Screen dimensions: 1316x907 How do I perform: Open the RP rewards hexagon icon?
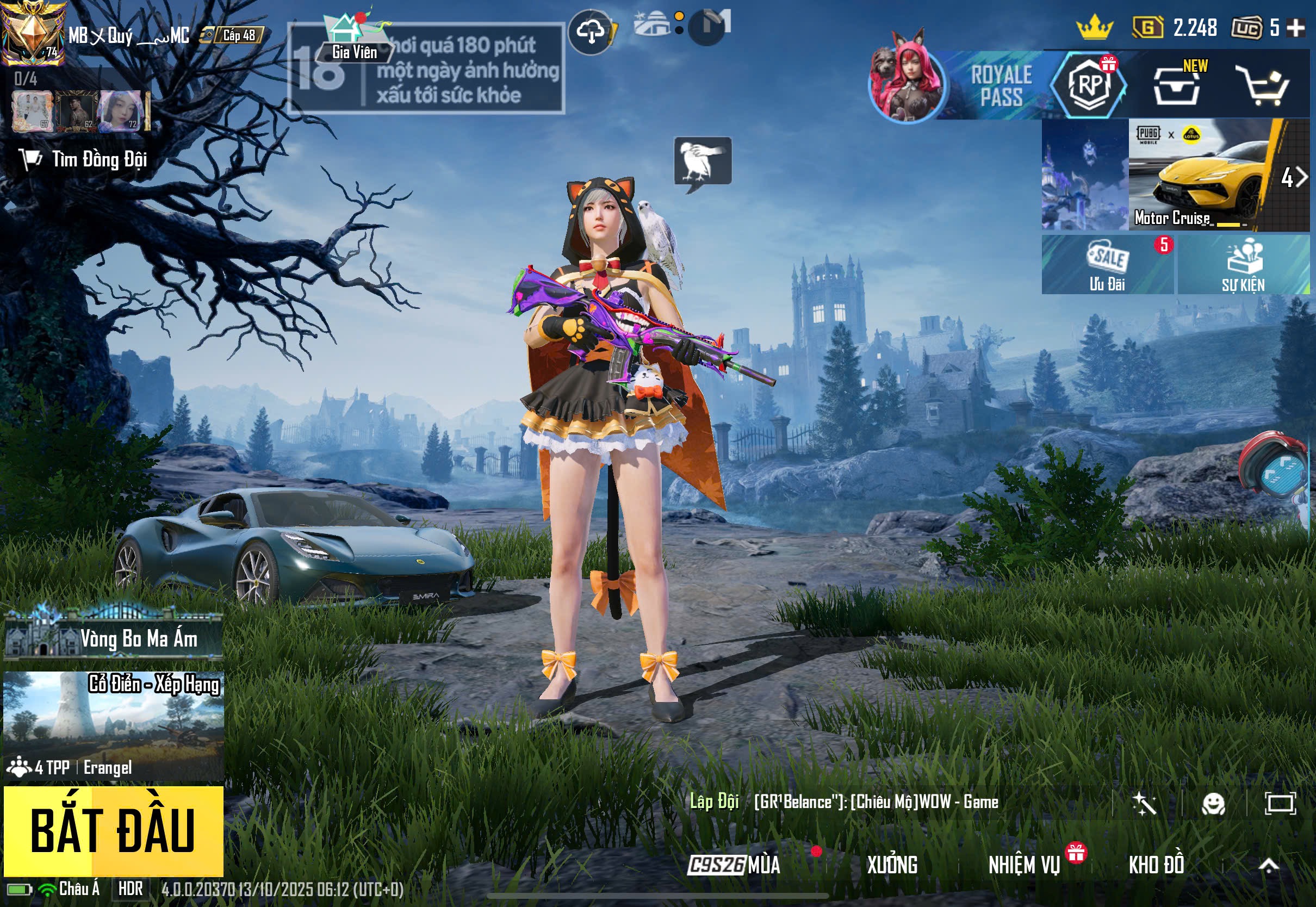click(1089, 85)
